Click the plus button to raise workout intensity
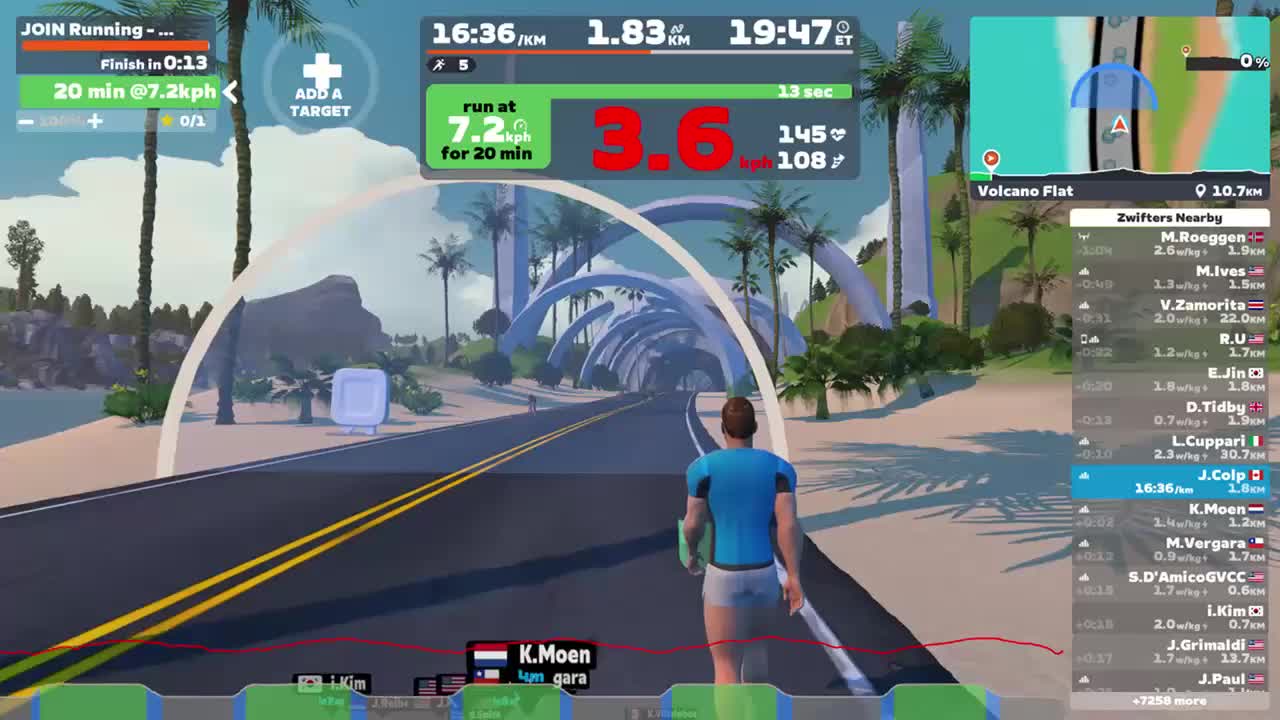Image resolution: width=1280 pixels, height=720 pixels. 95,120
